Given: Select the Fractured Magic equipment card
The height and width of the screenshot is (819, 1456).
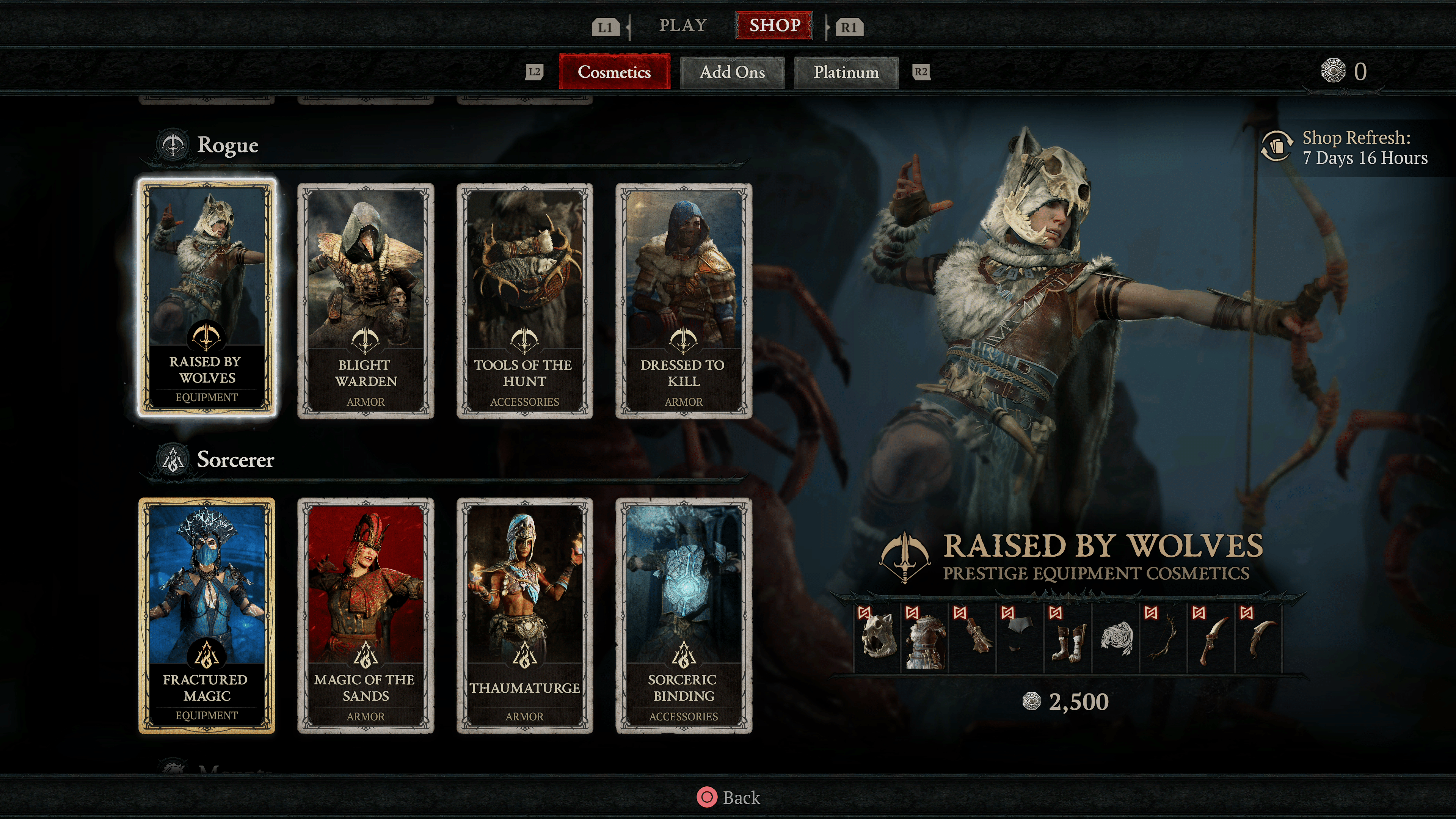Looking at the screenshot, I should (x=207, y=615).
